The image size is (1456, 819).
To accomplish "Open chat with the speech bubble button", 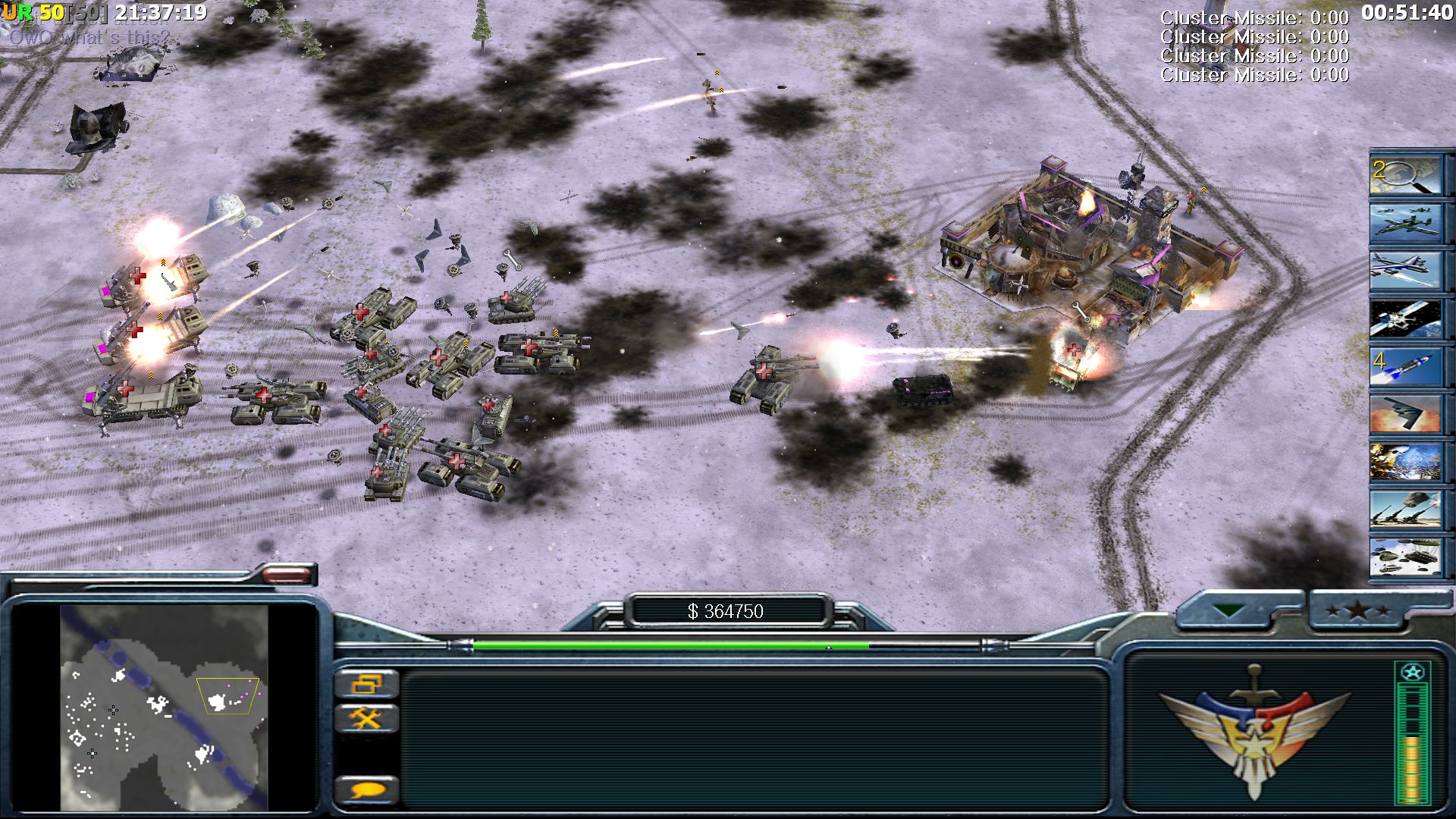I will (366, 791).
